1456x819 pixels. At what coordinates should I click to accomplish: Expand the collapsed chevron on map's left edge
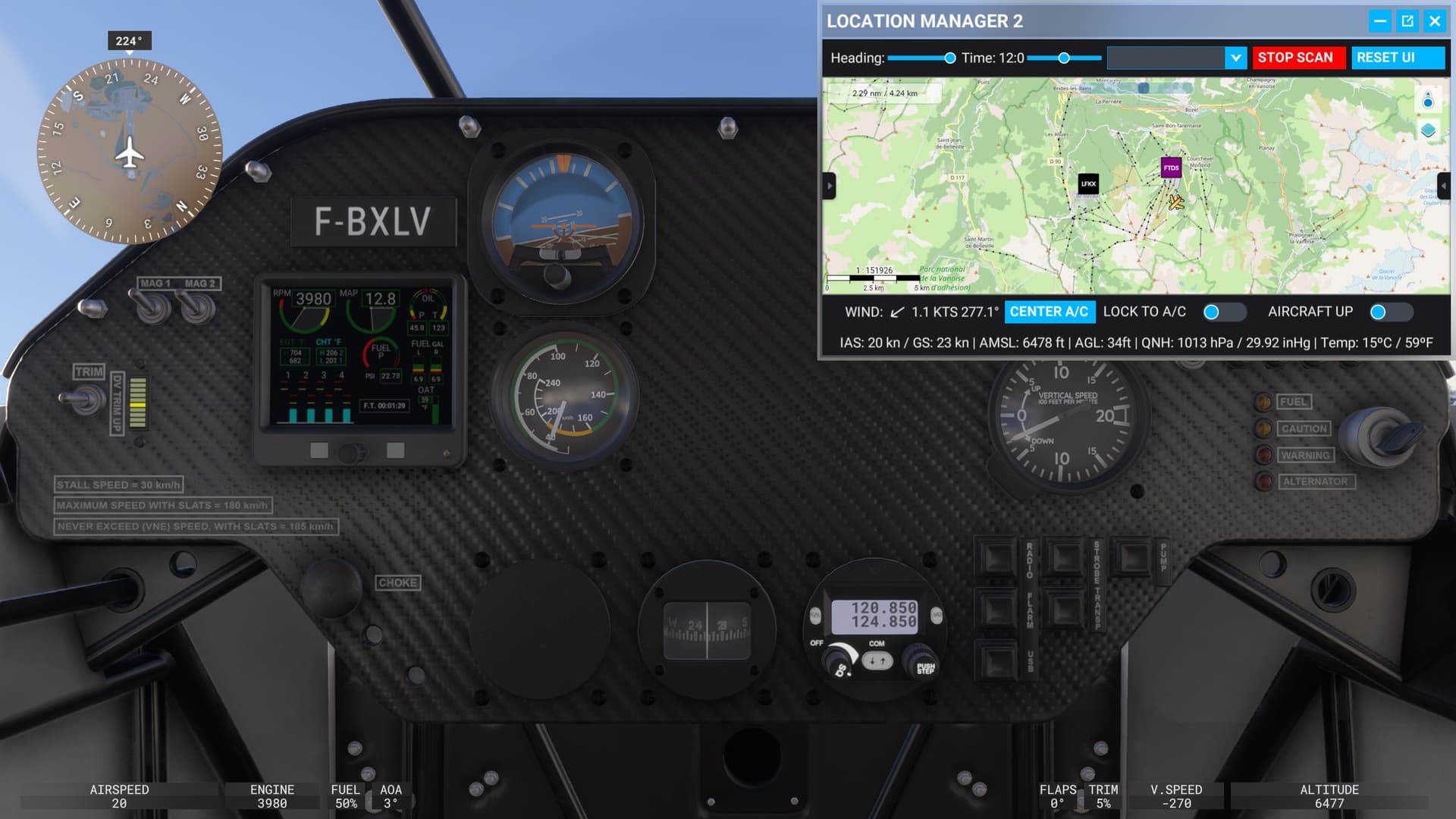click(x=829, y=186)
